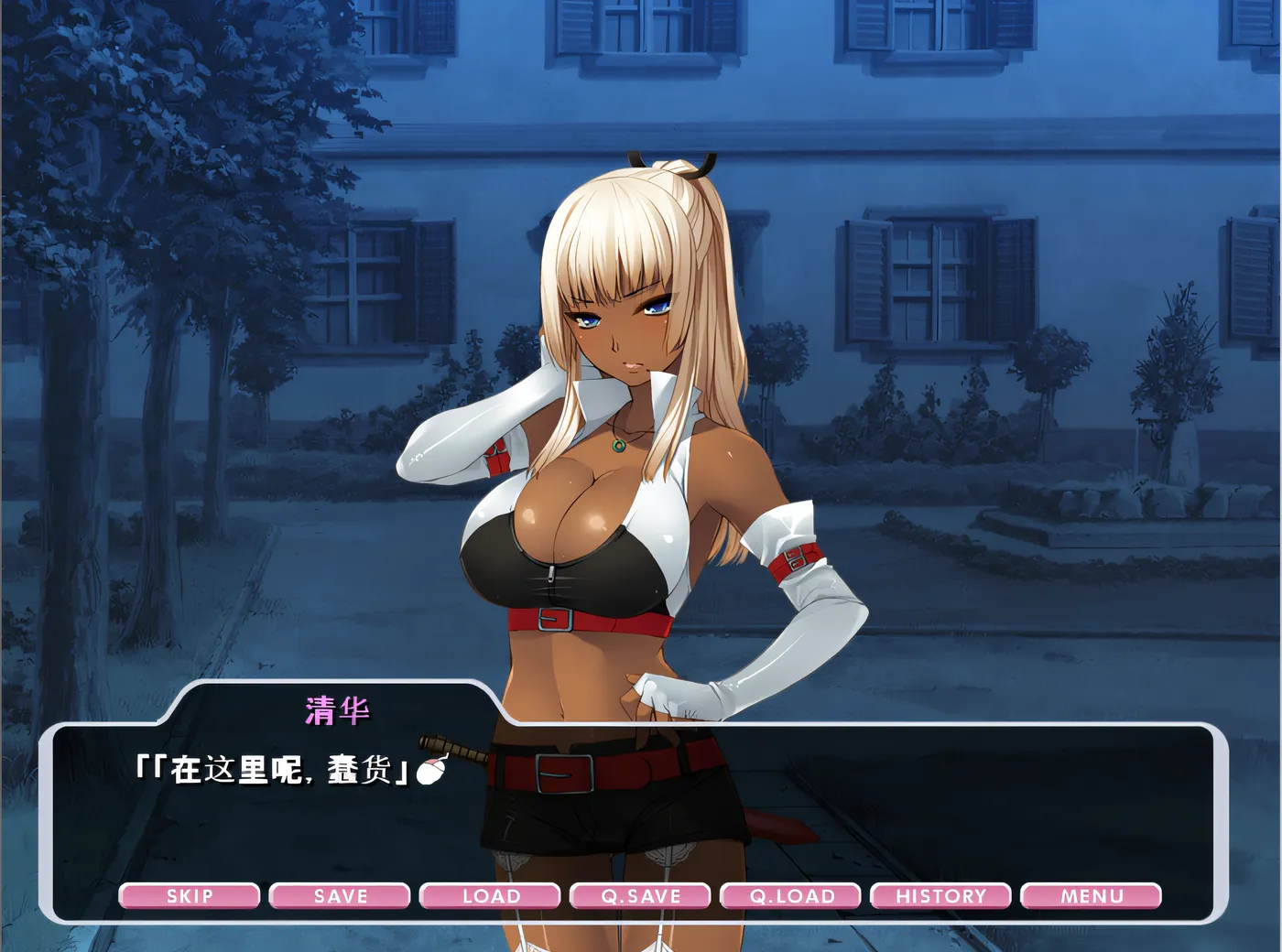Click MENU to access game settings
Viewport: 1282px width, 952px height.
click(1092, 896)
